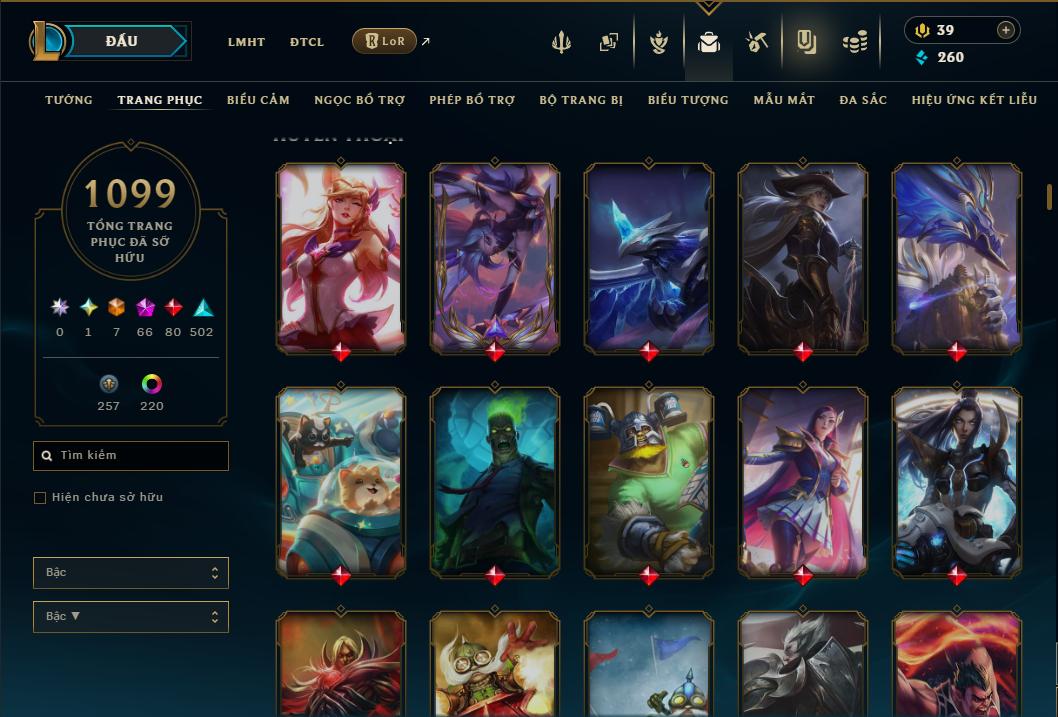Select the NGỌC BỔ TRỢ tab
Viewport: 1058px width, 717px height.
click(x=359, y=100)
